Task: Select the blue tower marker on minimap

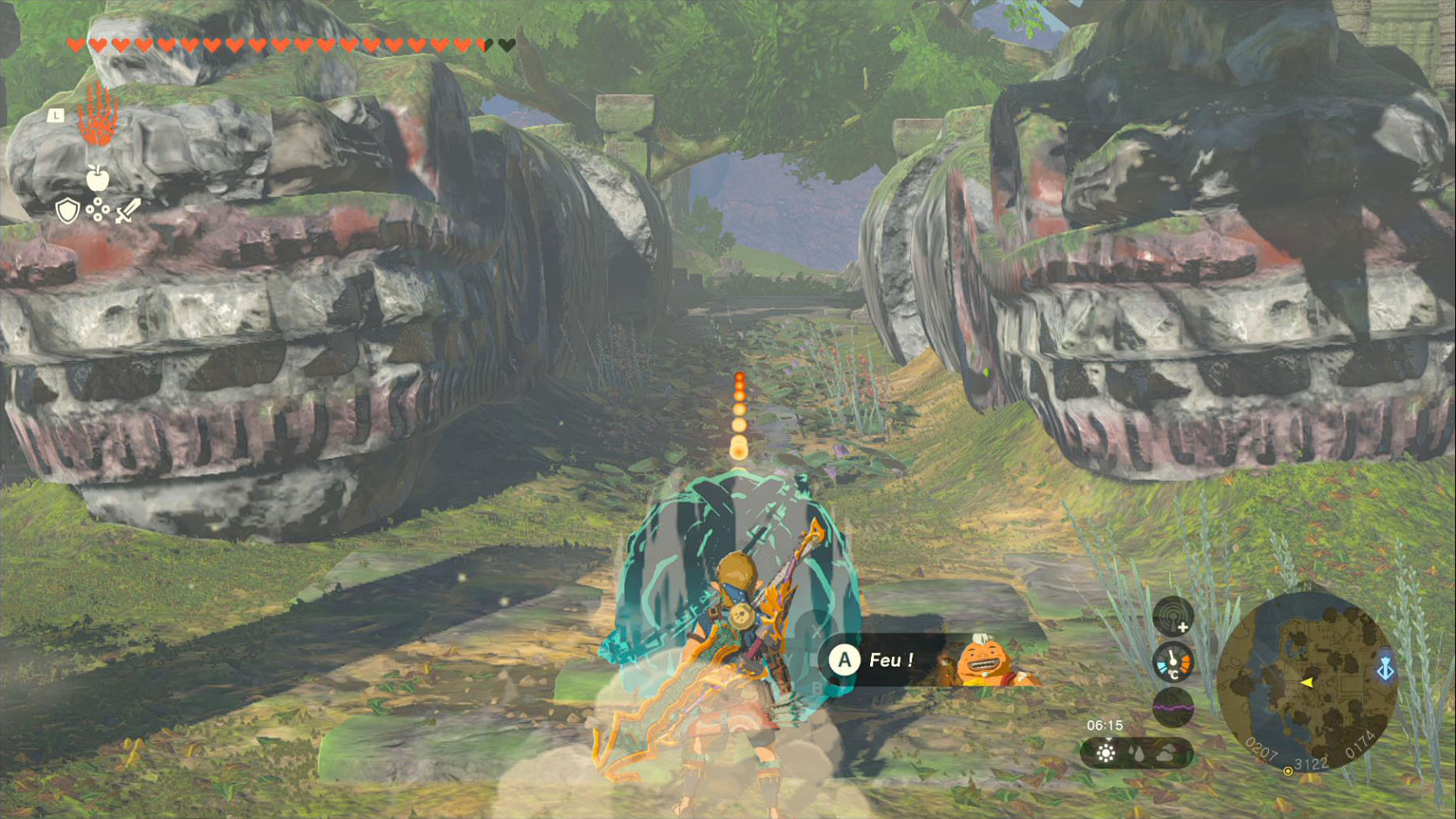Action: click(1385, 670)
